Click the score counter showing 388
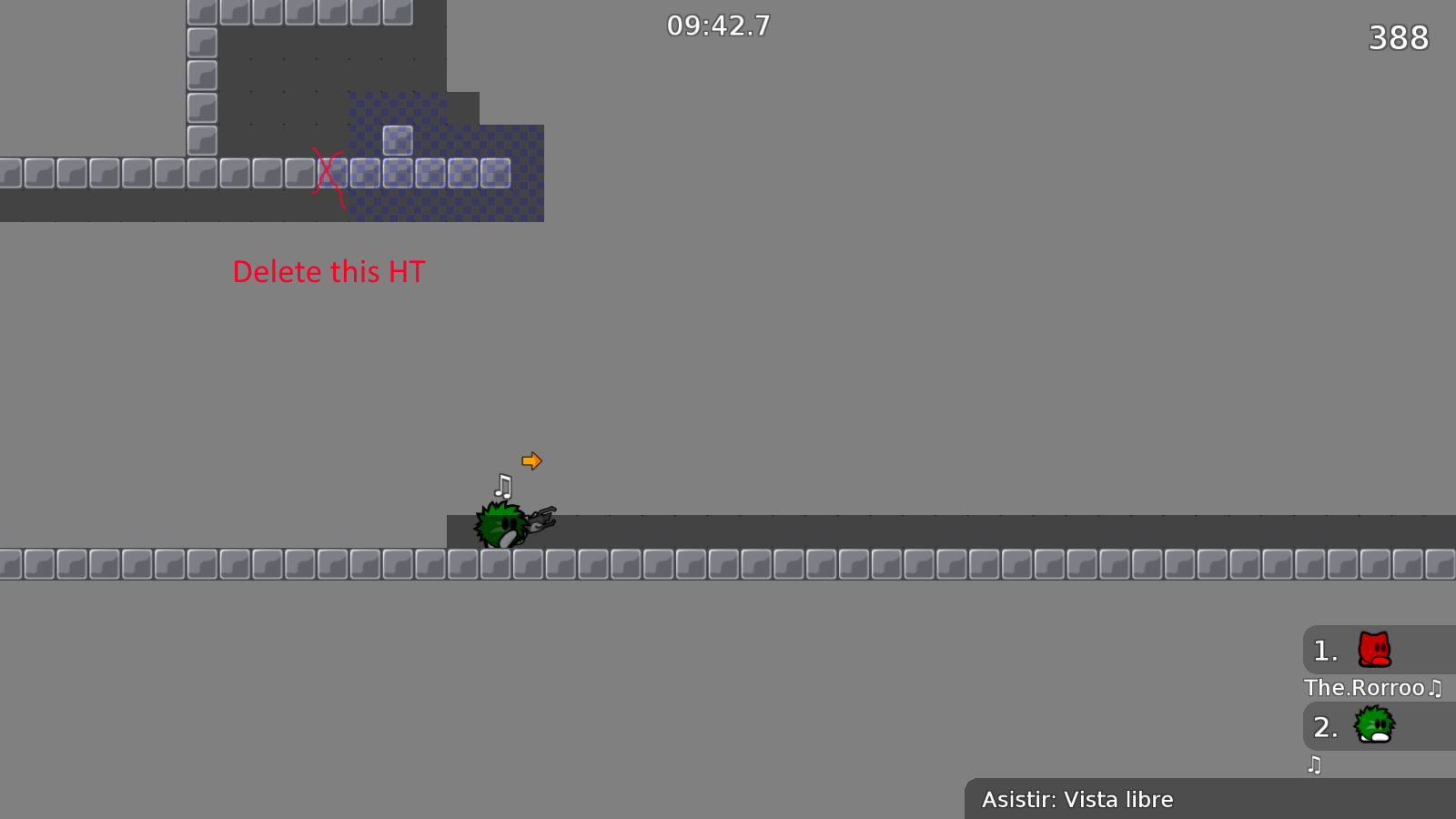This screenshot has width=1456, height=819. click(1398, 38)
